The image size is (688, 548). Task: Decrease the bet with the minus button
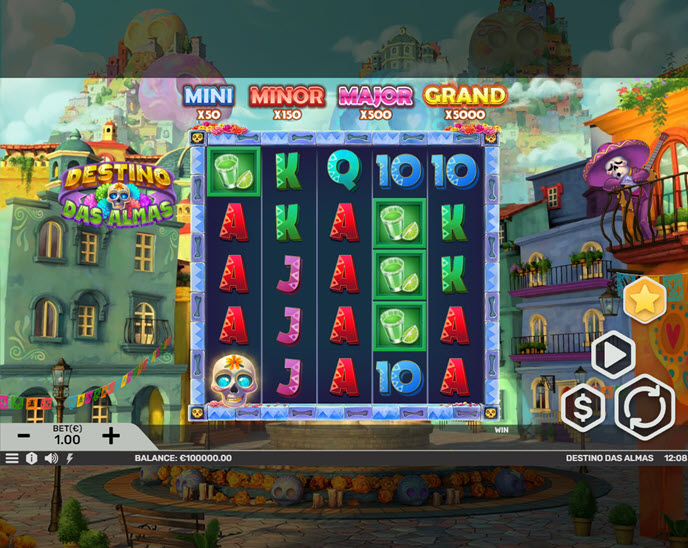point(24,436)
